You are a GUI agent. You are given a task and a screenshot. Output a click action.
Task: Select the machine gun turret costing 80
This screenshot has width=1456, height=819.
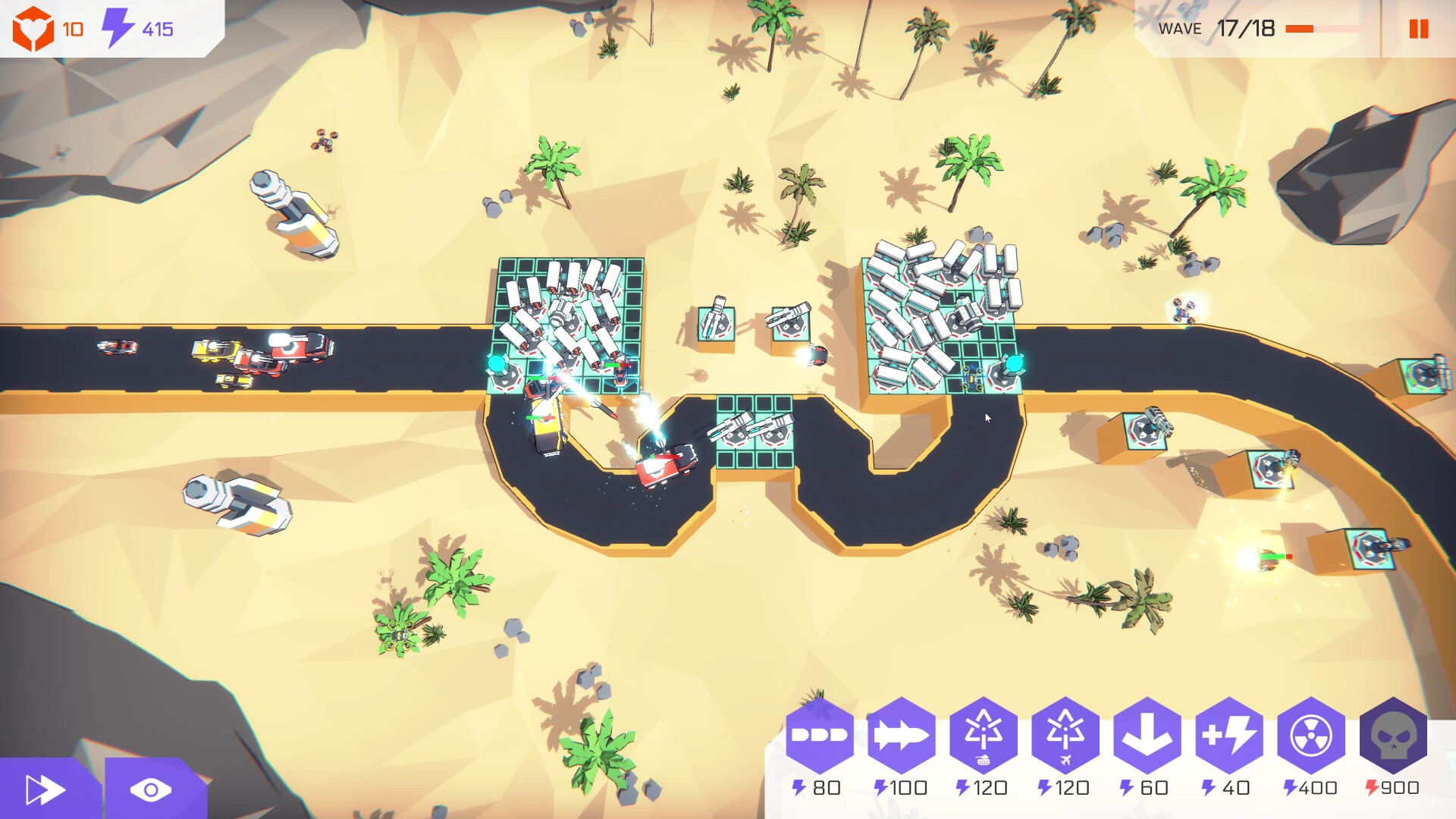tap(821, 733)
